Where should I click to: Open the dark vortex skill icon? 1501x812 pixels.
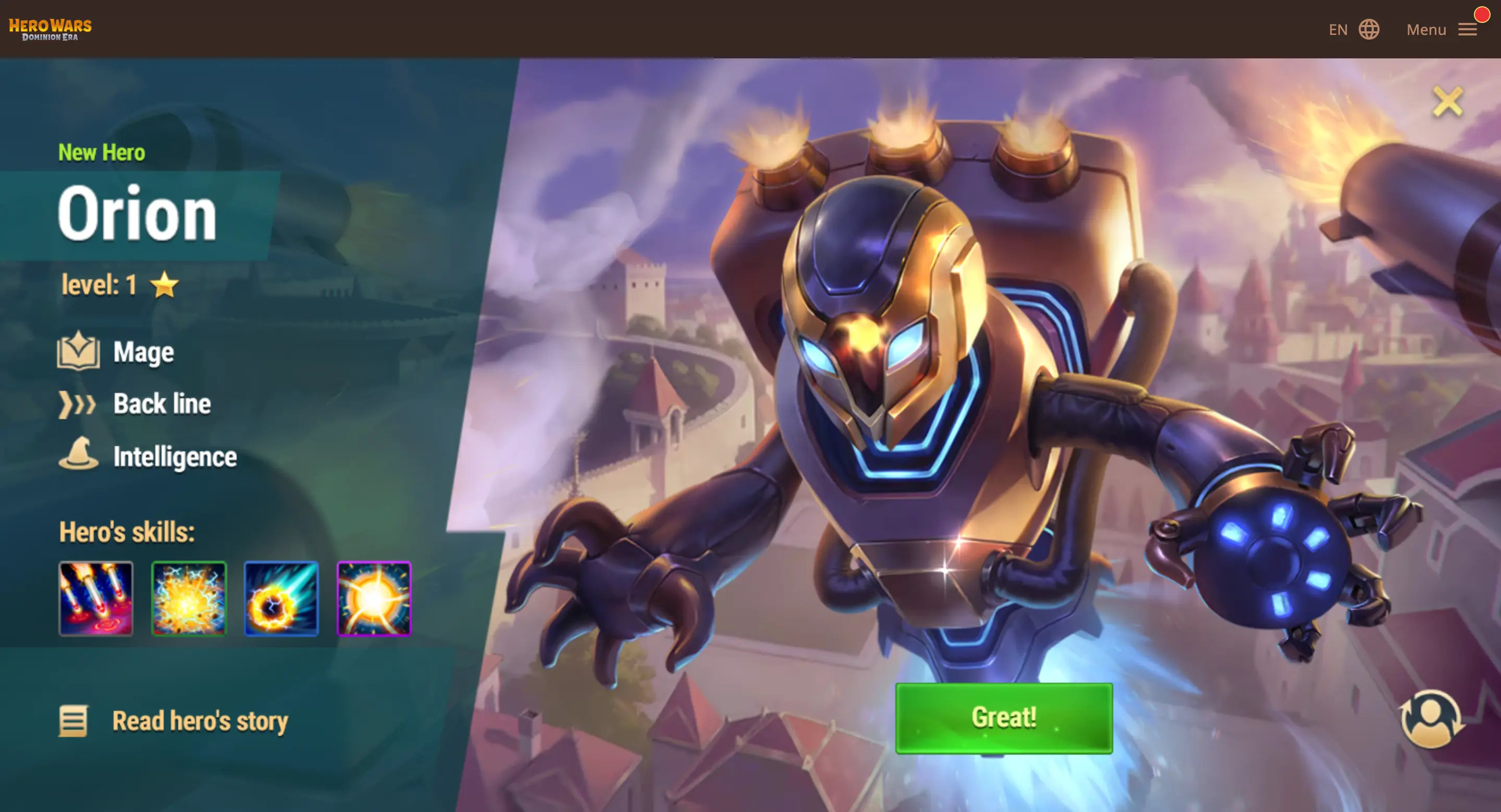(x=281, y=599)
